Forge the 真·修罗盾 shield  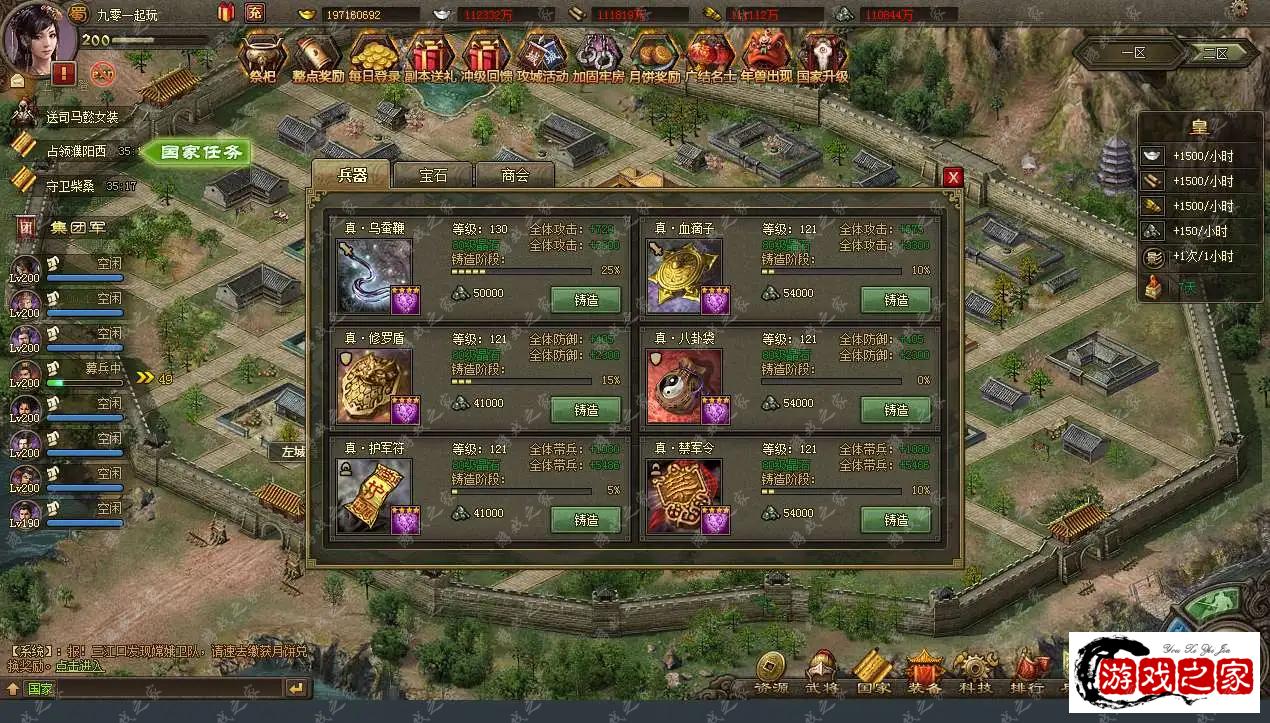point(586,410)
